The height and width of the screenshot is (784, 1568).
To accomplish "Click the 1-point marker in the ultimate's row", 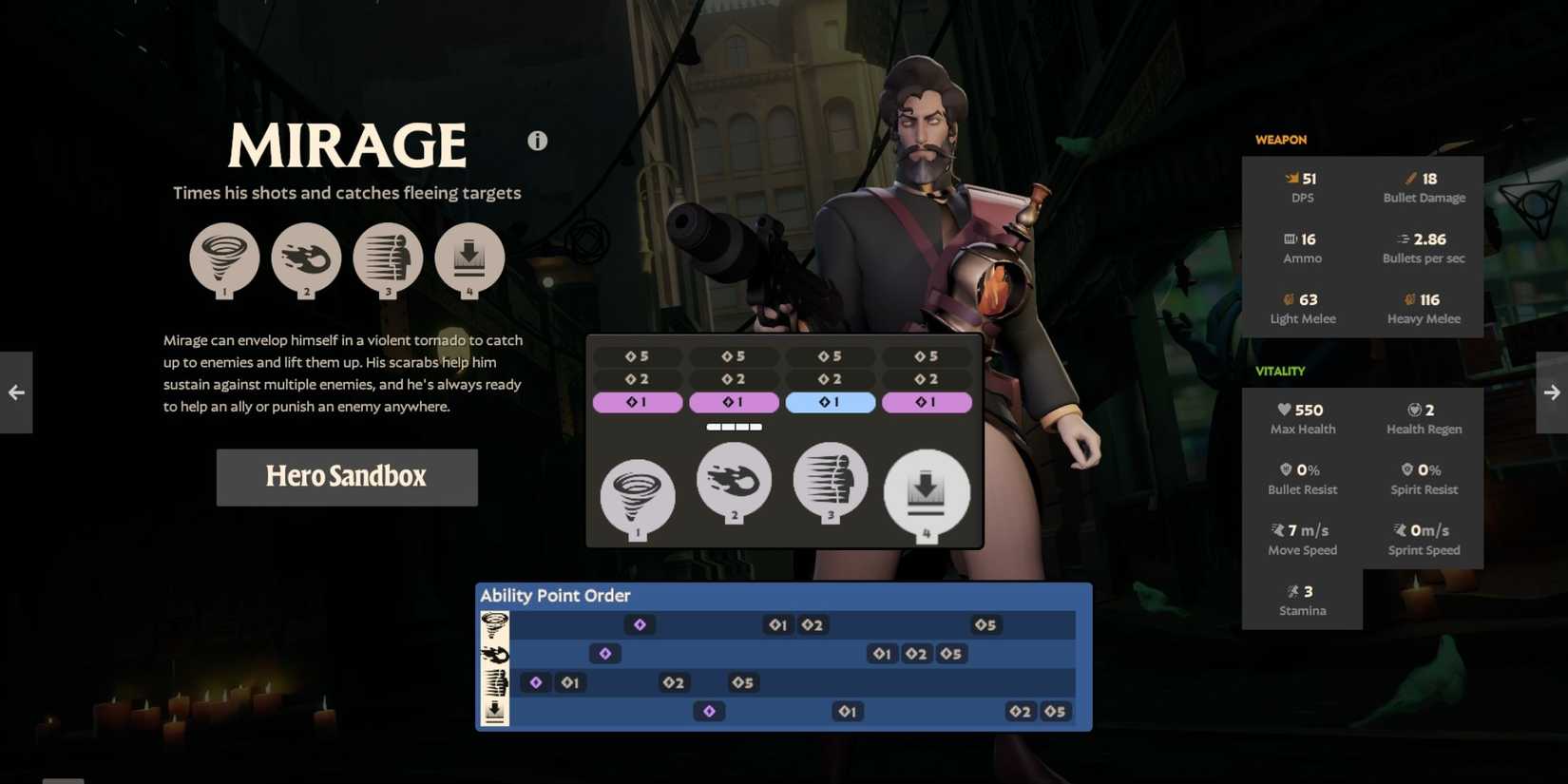I will 847,710.
